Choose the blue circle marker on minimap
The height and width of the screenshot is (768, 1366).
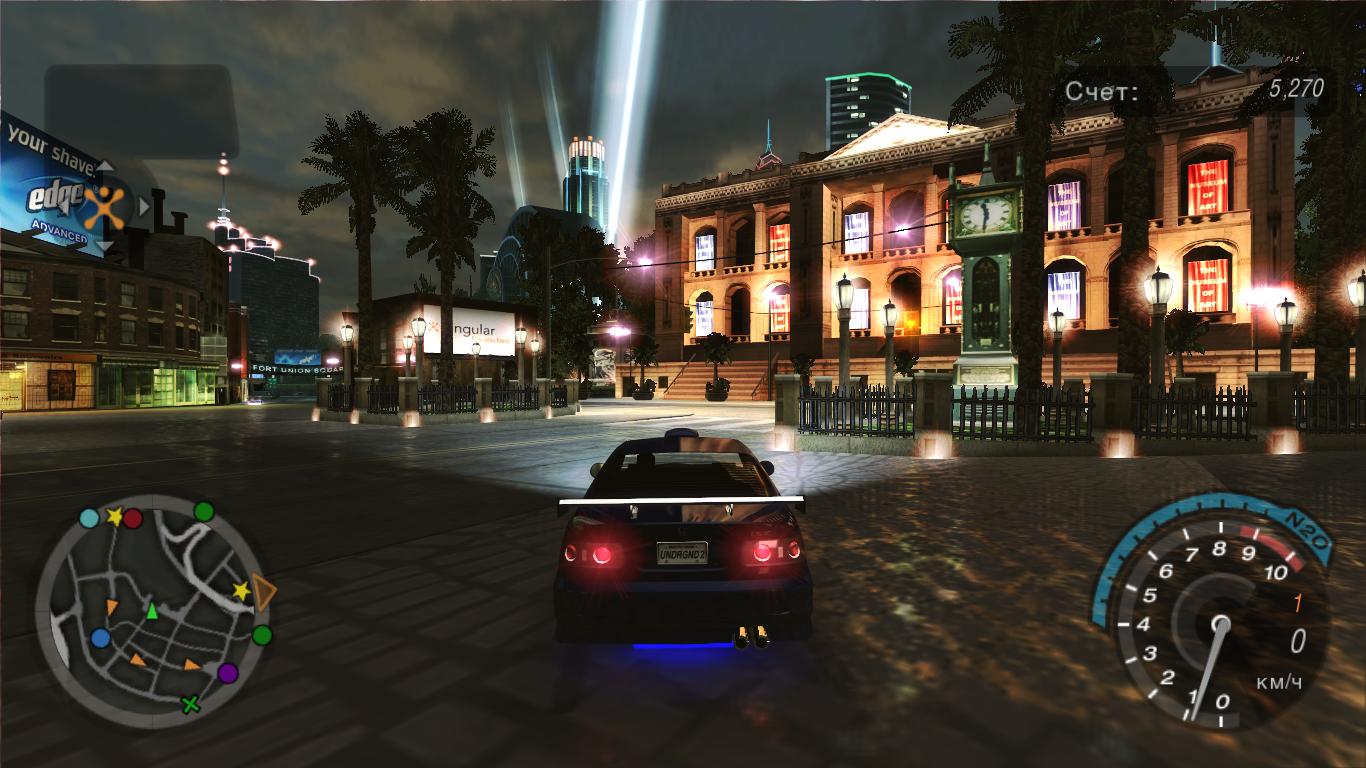100,638
